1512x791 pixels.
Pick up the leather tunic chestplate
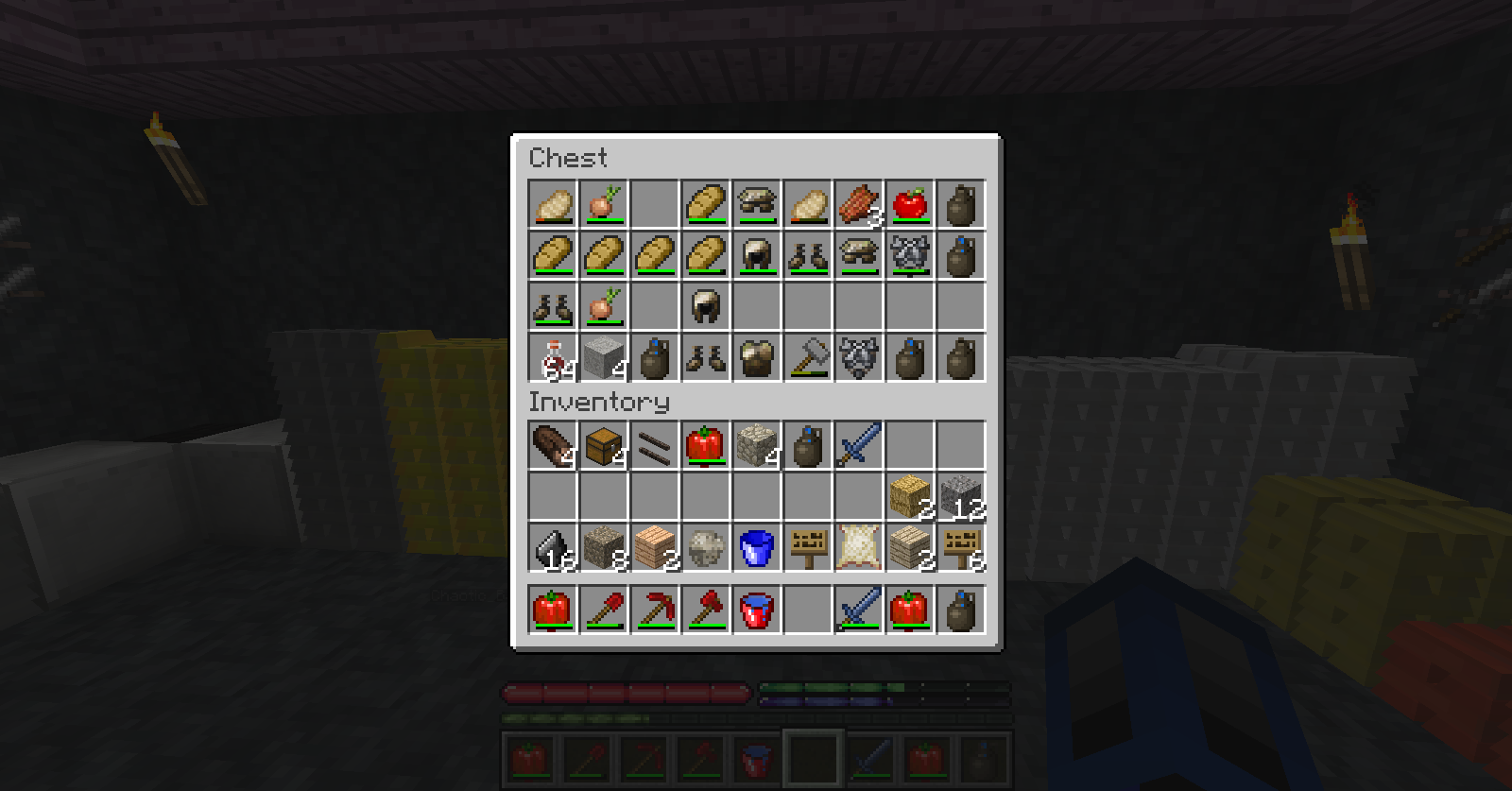(756, 357)
